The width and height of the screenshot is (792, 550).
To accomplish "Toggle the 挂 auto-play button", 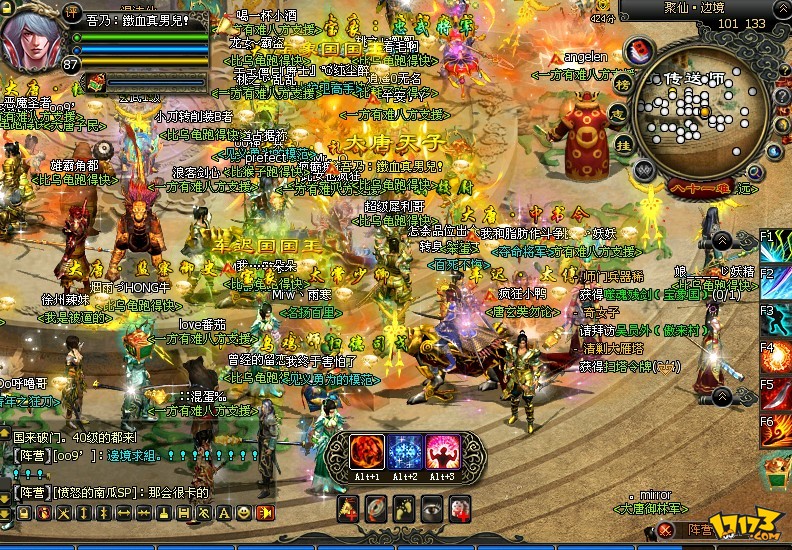I will pos(624,145).
